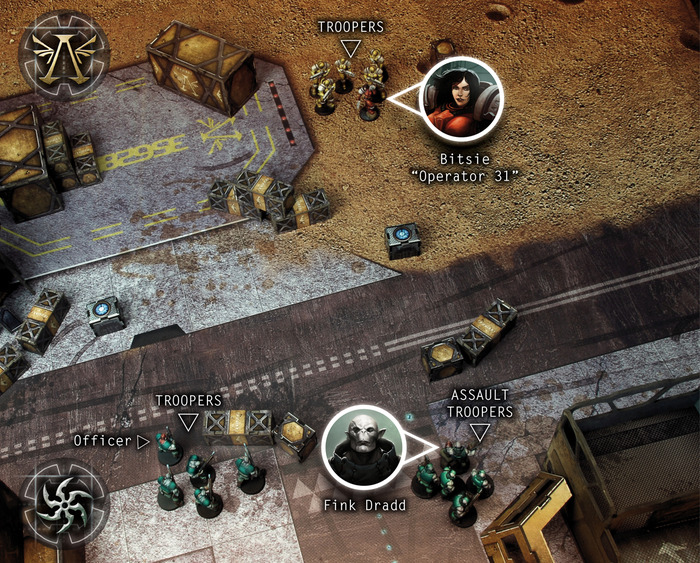Select the Bitsie "Operator 31" portrait
The image size is (700, 563).
tap(462, 98)
